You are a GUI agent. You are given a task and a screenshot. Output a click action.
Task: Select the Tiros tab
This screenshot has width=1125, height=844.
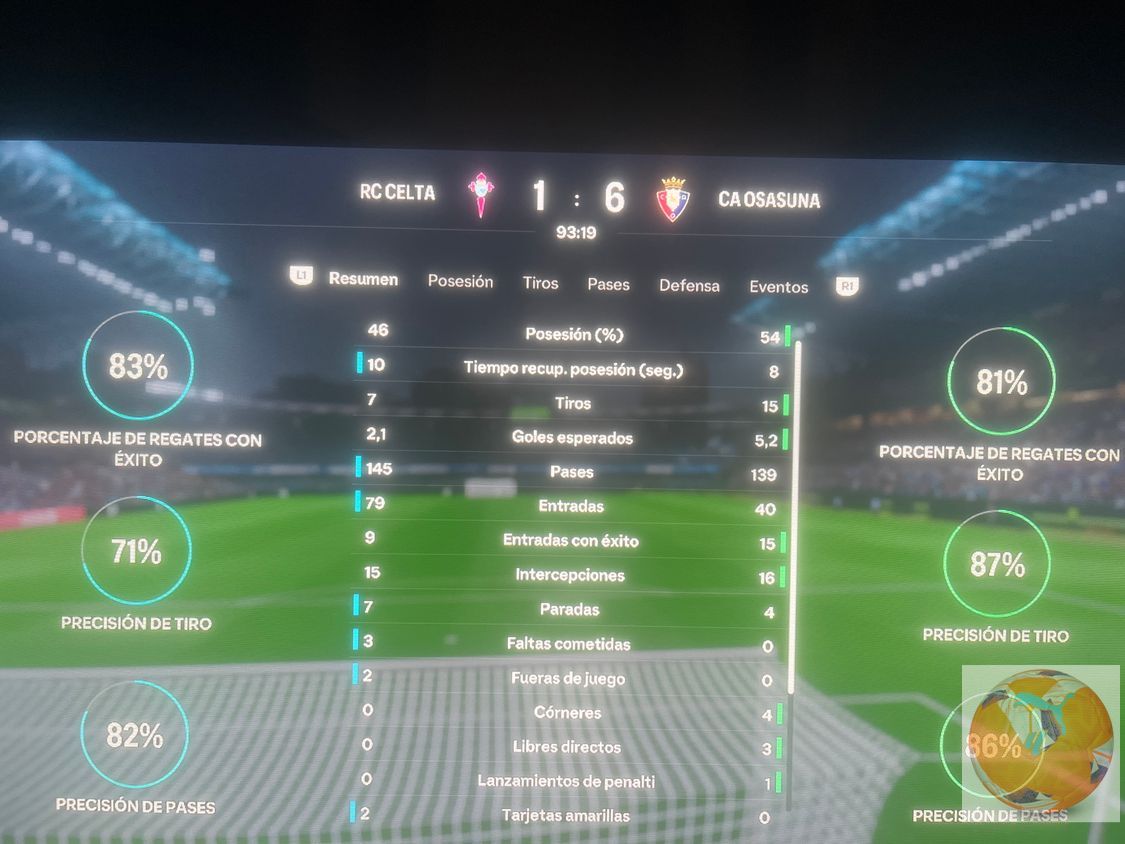(x=540, y=283)
